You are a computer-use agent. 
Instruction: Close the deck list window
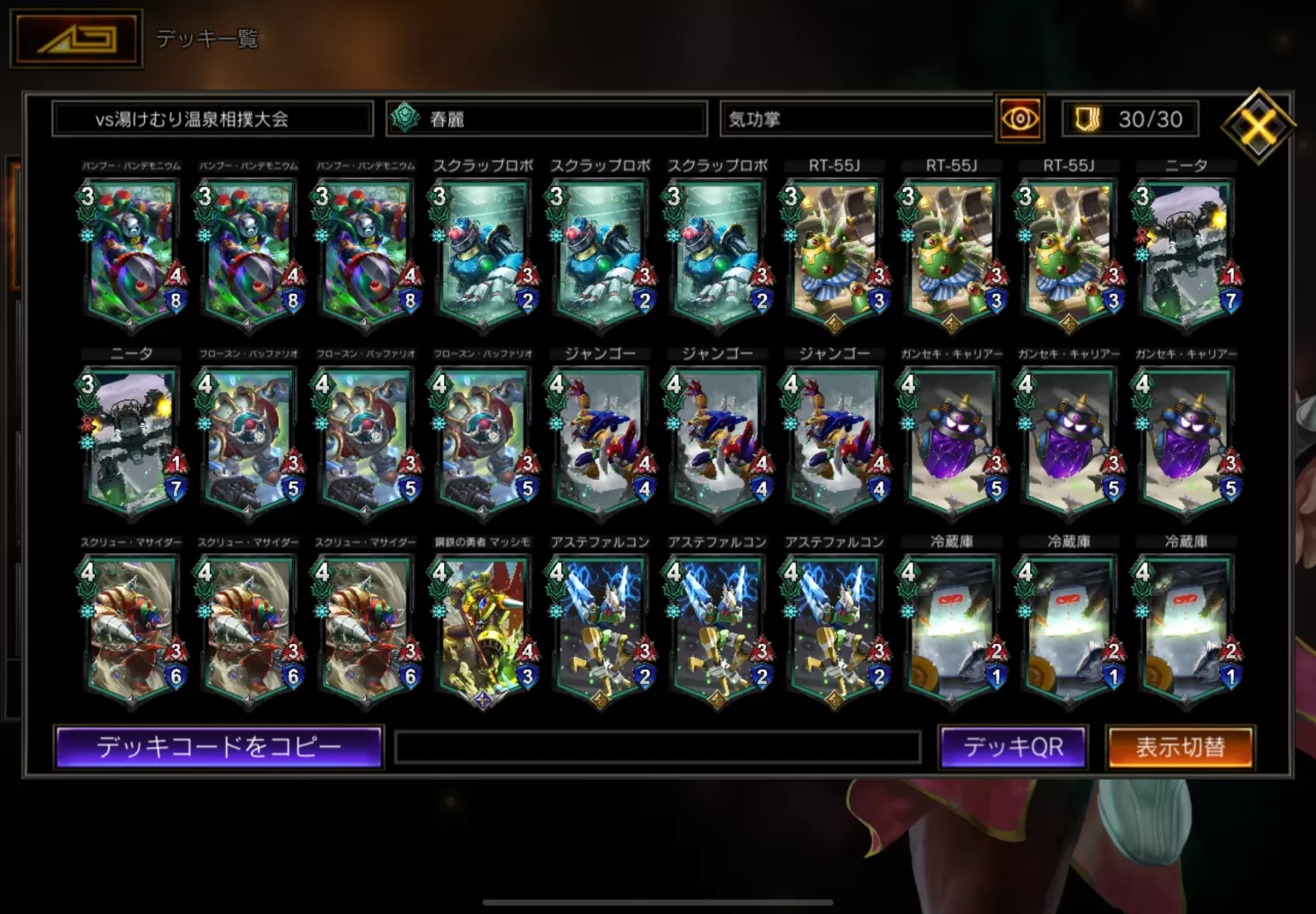pos(1258,126)
